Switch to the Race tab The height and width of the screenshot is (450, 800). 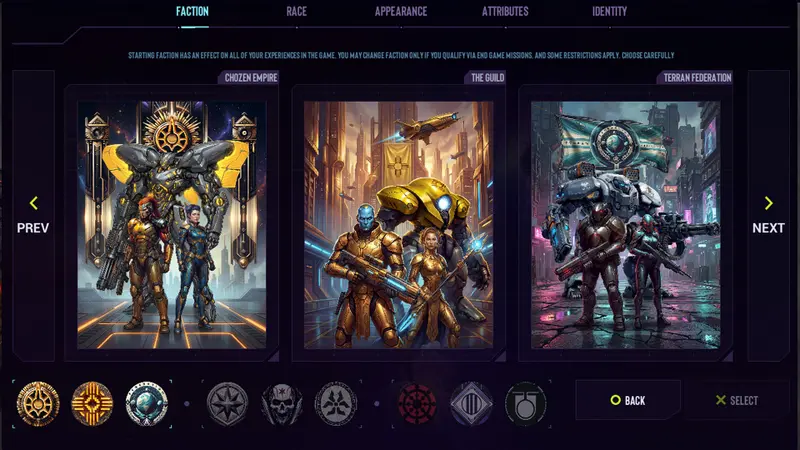click(x=296, y=12)
